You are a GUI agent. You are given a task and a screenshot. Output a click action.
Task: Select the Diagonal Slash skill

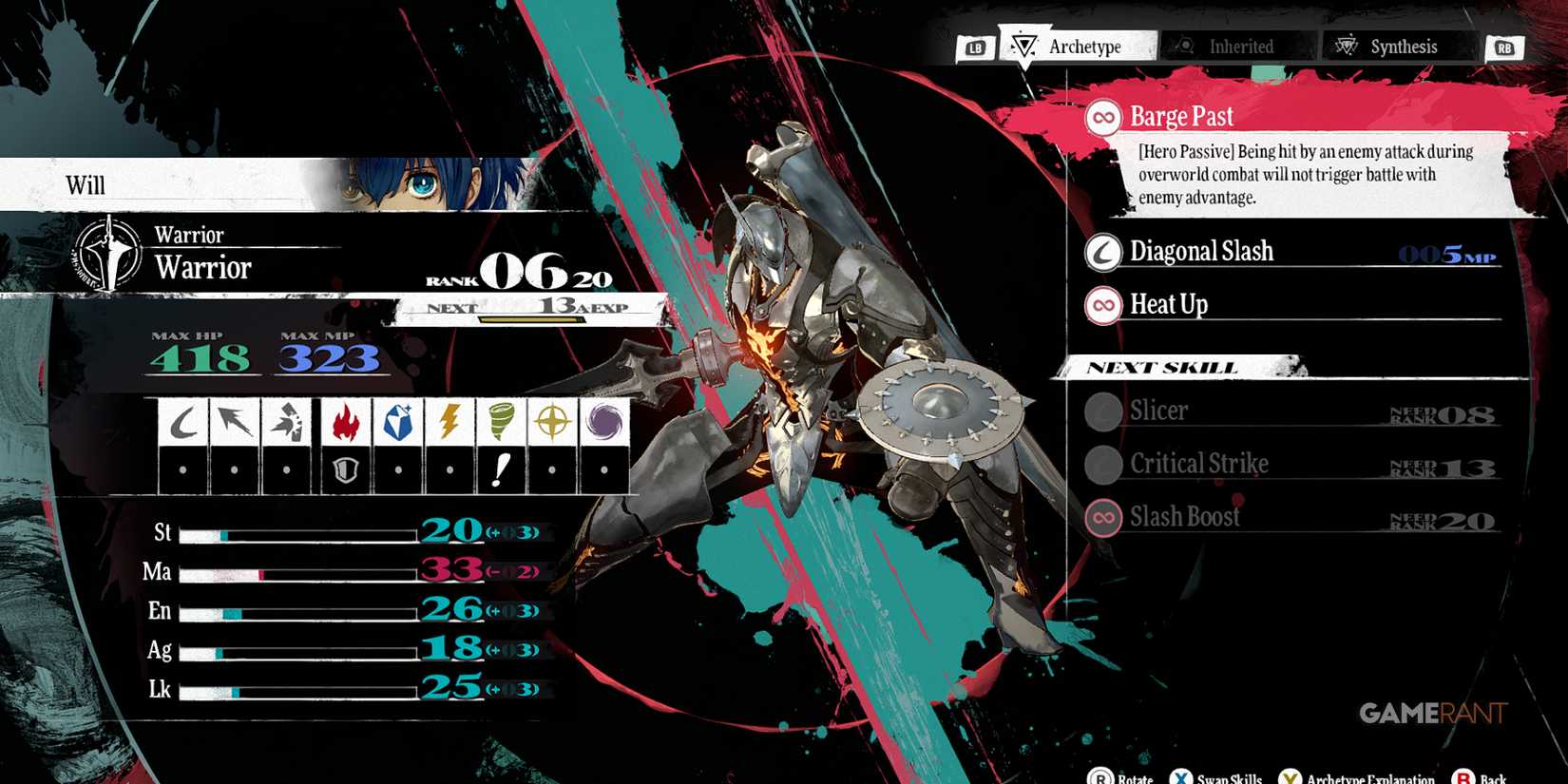click(x=1201, y=252)
